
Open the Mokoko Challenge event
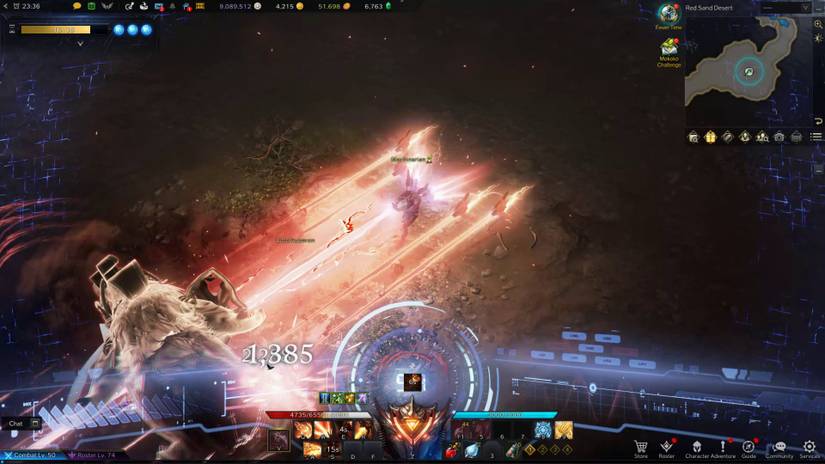669,47
